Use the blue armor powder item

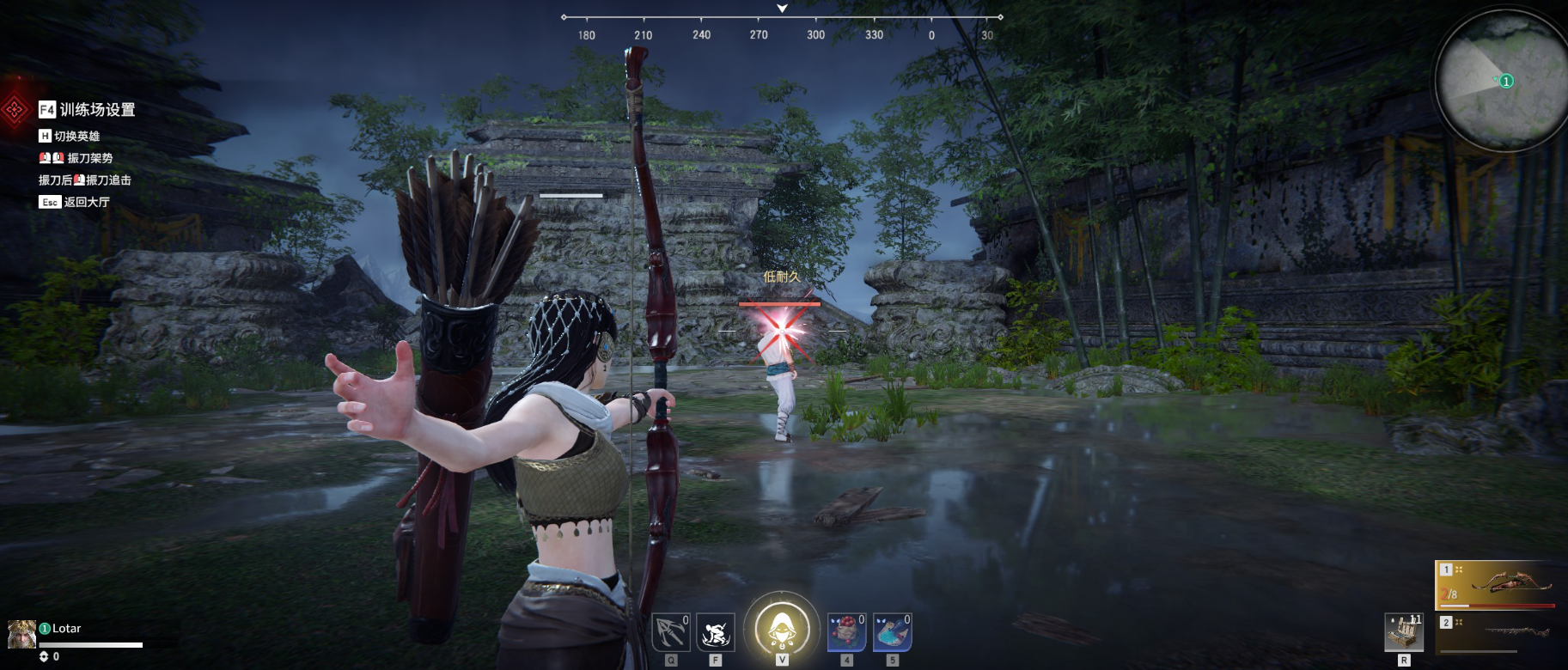coord(892,633)
